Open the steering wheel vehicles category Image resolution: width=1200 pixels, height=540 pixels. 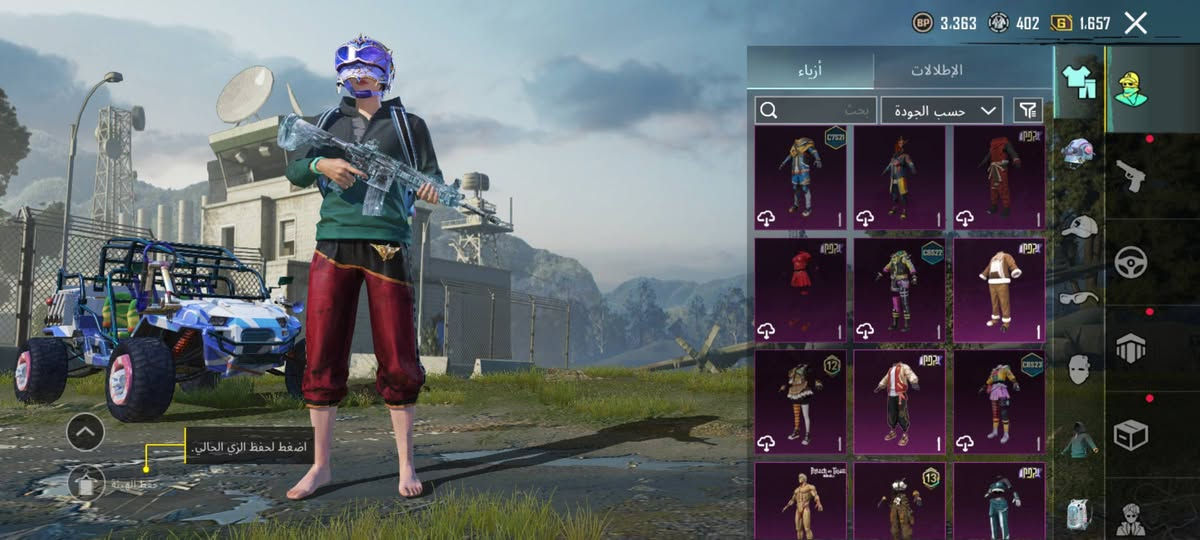tap(1131, 262)
